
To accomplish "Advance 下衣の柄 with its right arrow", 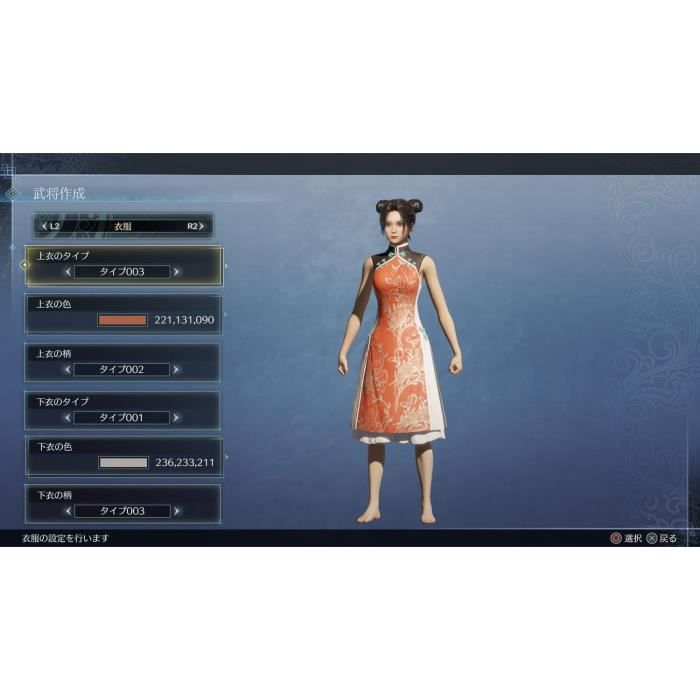I will (176, 511).
